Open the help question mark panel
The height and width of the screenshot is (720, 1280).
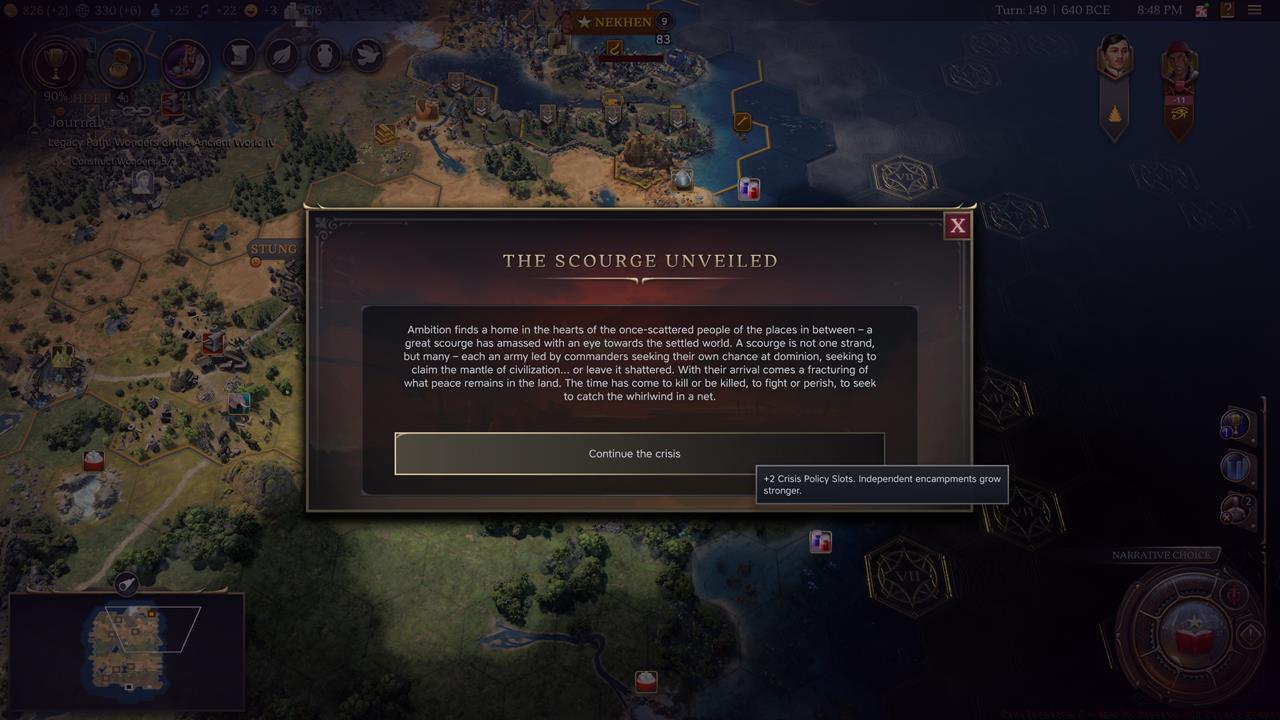click(1227, 9)
